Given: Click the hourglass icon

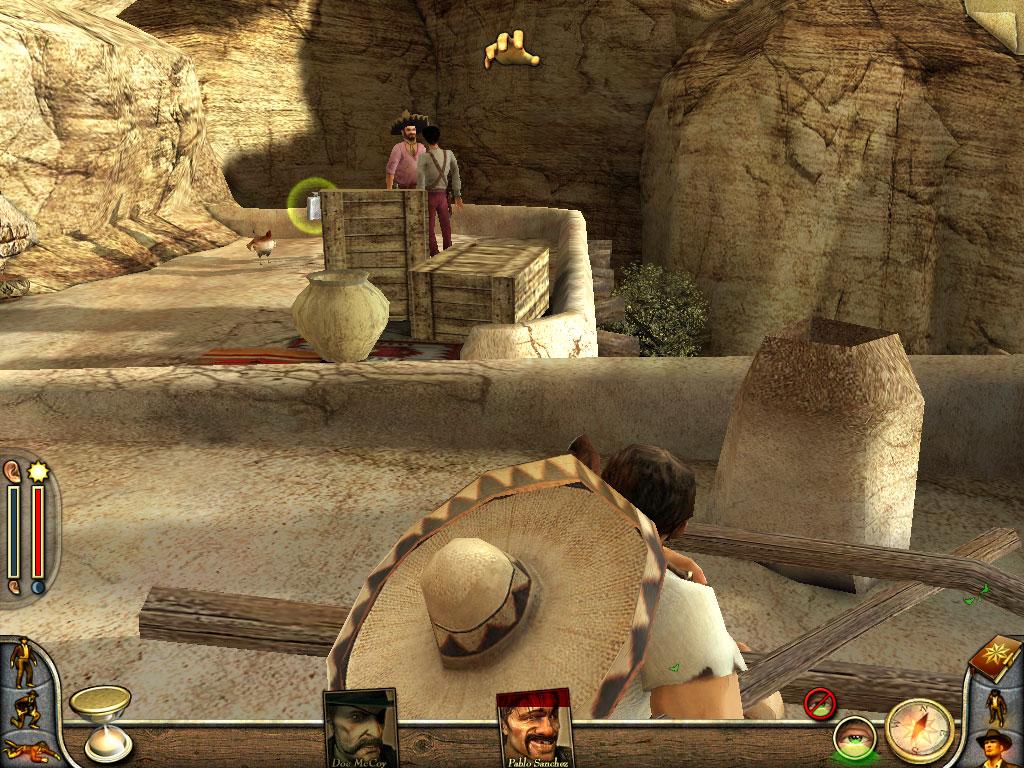Looking at the screenshot, I should pos(98,722).
